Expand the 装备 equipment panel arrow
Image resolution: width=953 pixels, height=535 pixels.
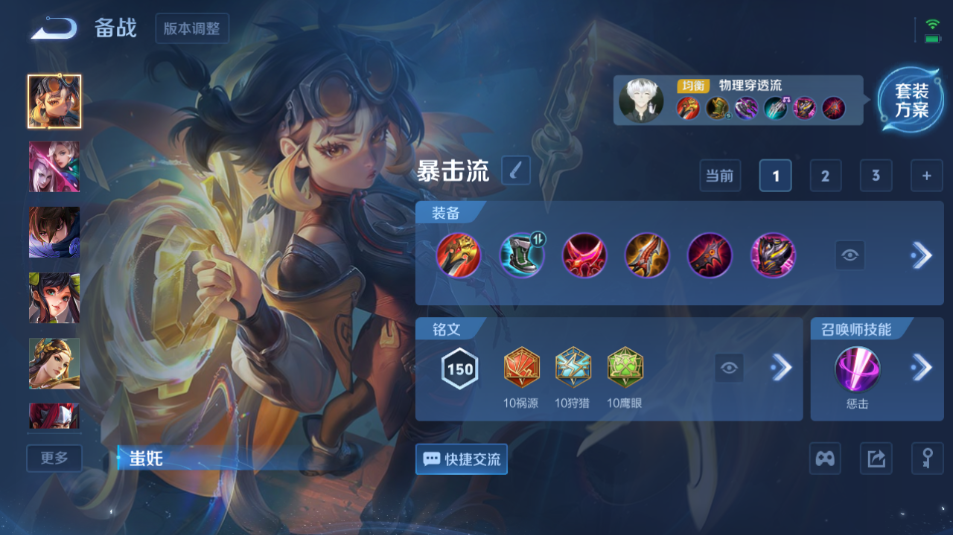[x=921, y=255]
